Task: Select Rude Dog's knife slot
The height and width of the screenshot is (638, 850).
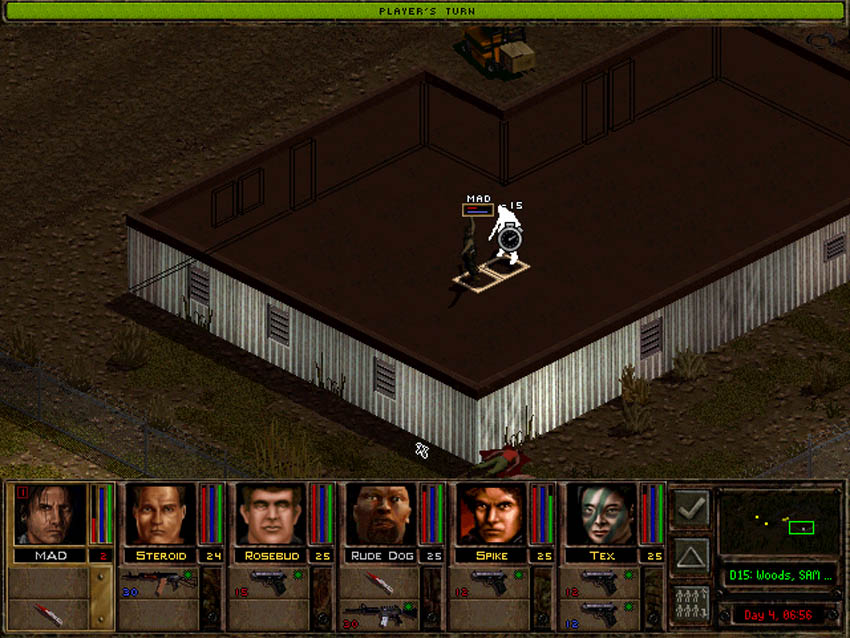Action: (380, 582)
